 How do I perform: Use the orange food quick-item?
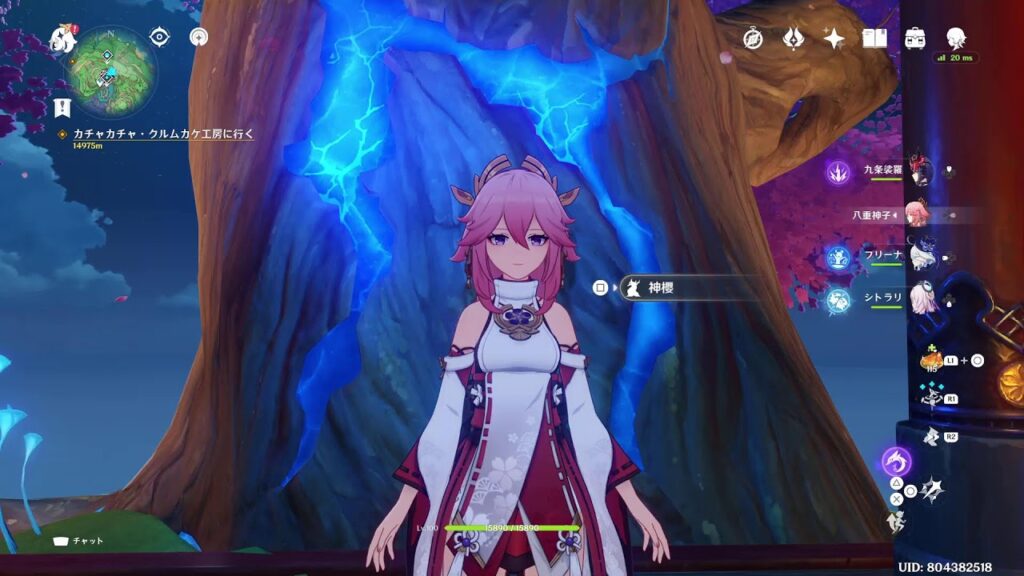tap(930, 360)
